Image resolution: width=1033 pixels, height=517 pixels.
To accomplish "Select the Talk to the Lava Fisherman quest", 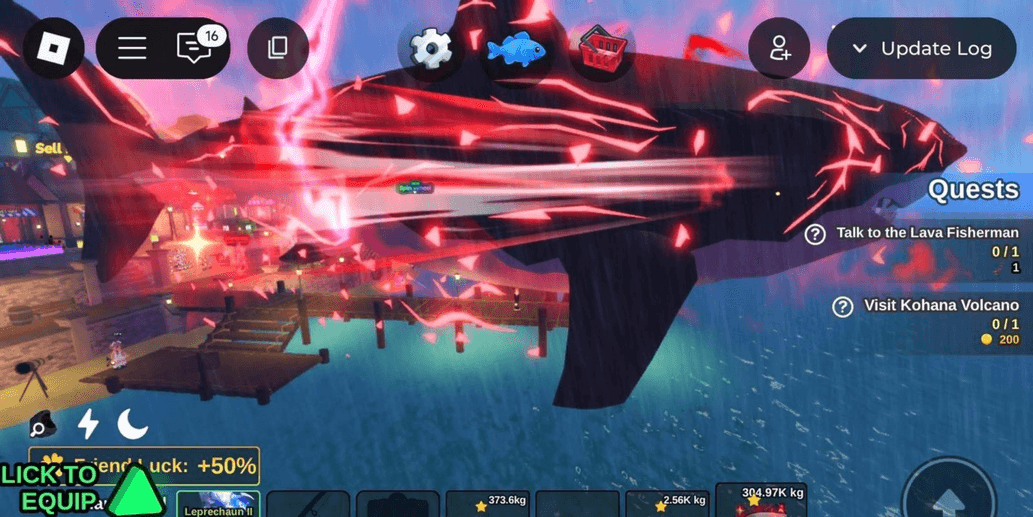I will [926, 233].
